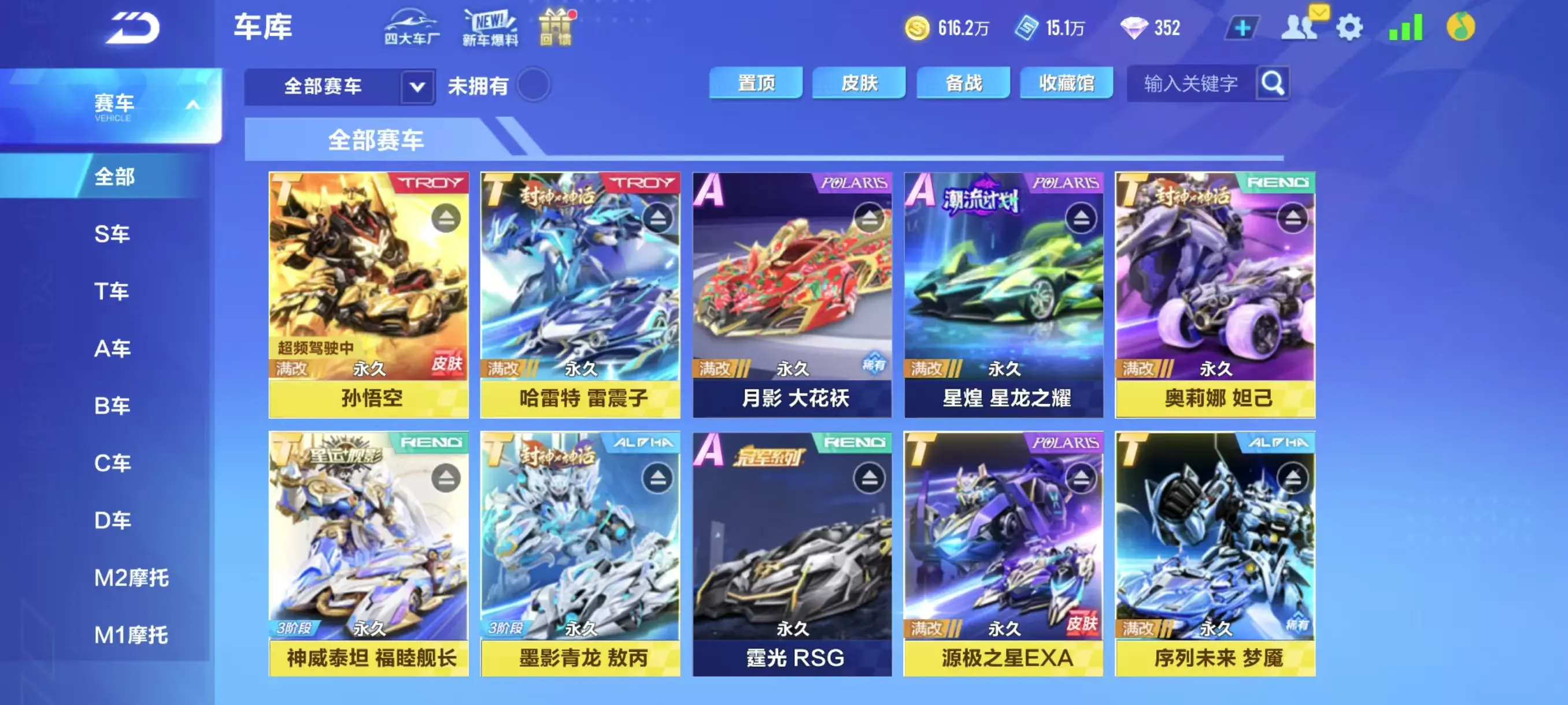The width and height of the screenshot is (1568, 705).
Task: Open the 全部赛车 vehicle filter dropdown
Action: point(416,86)
